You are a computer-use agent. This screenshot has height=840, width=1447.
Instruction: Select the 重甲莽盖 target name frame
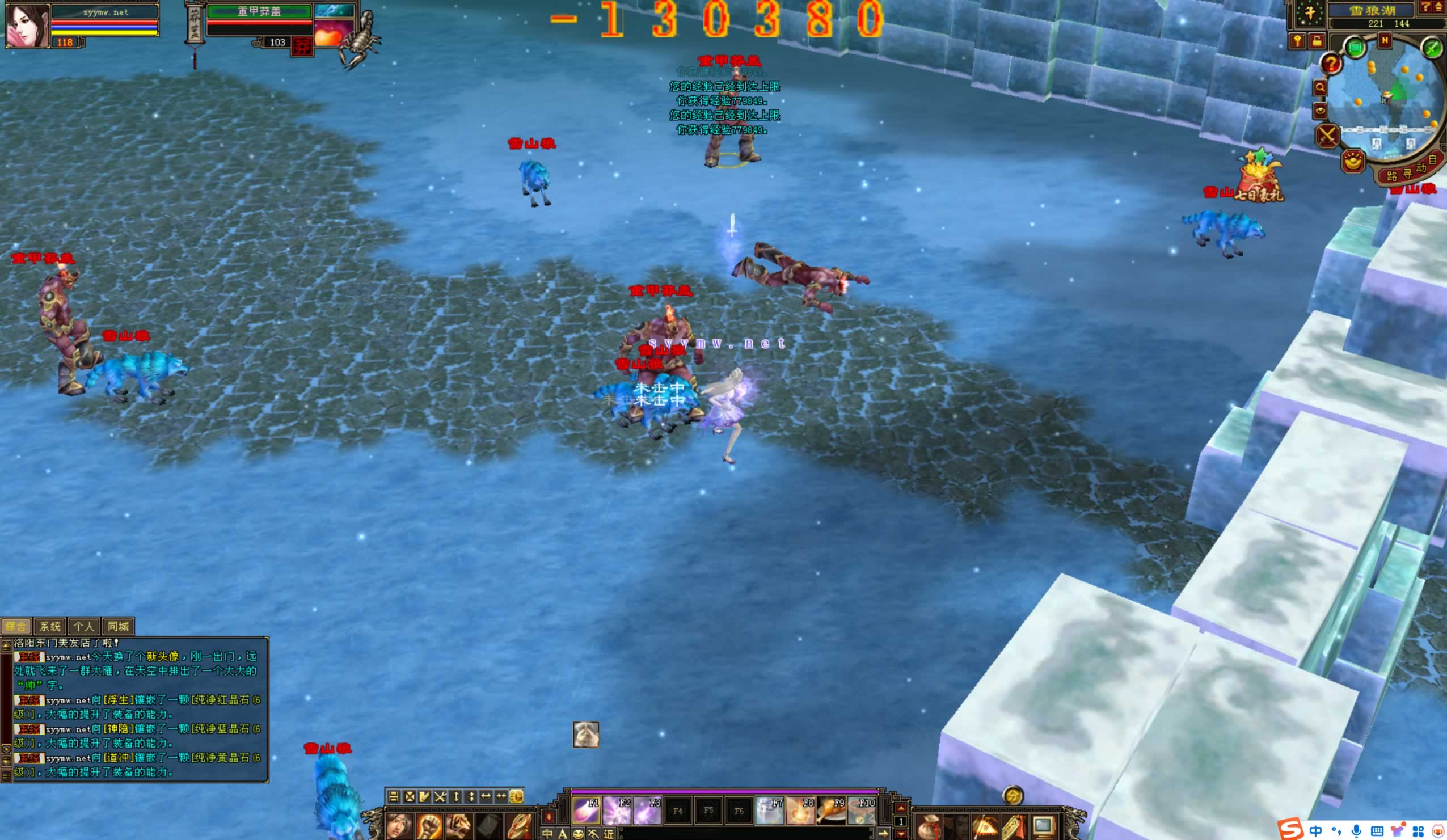(259, 11)
